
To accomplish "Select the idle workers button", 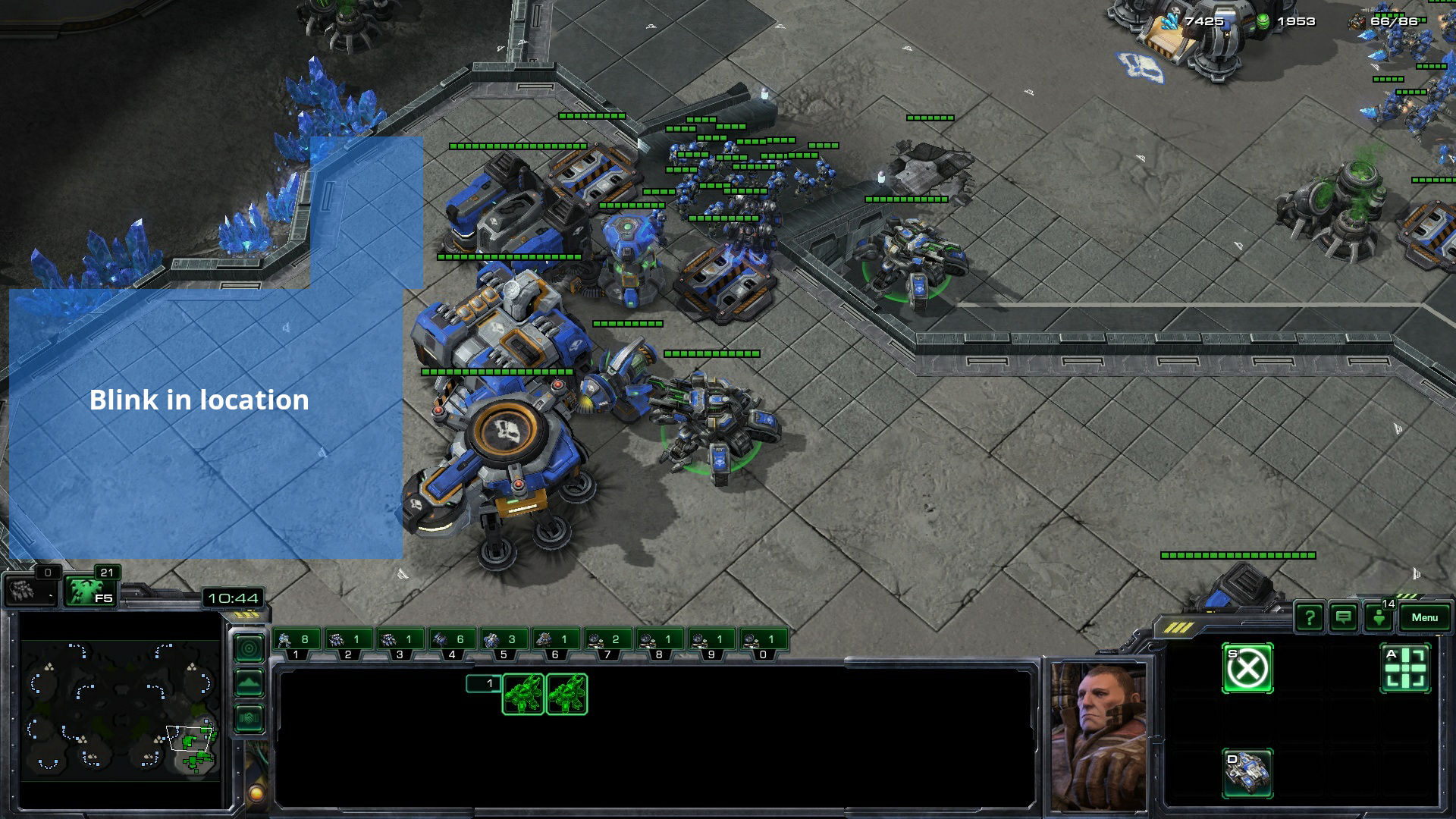I will click(29, 591).
